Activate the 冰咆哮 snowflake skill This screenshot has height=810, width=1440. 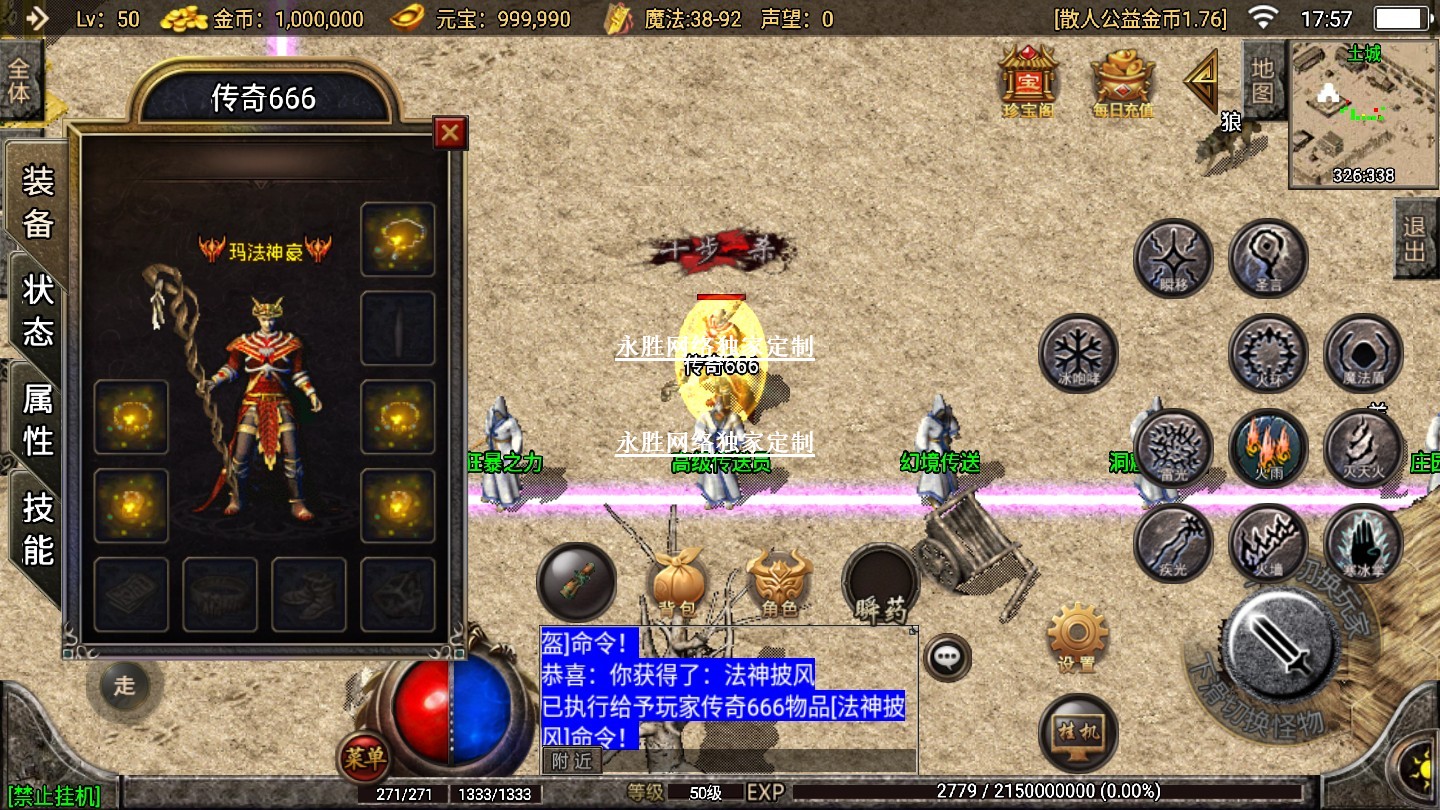pyautogui.click(x=1078, y=353)
